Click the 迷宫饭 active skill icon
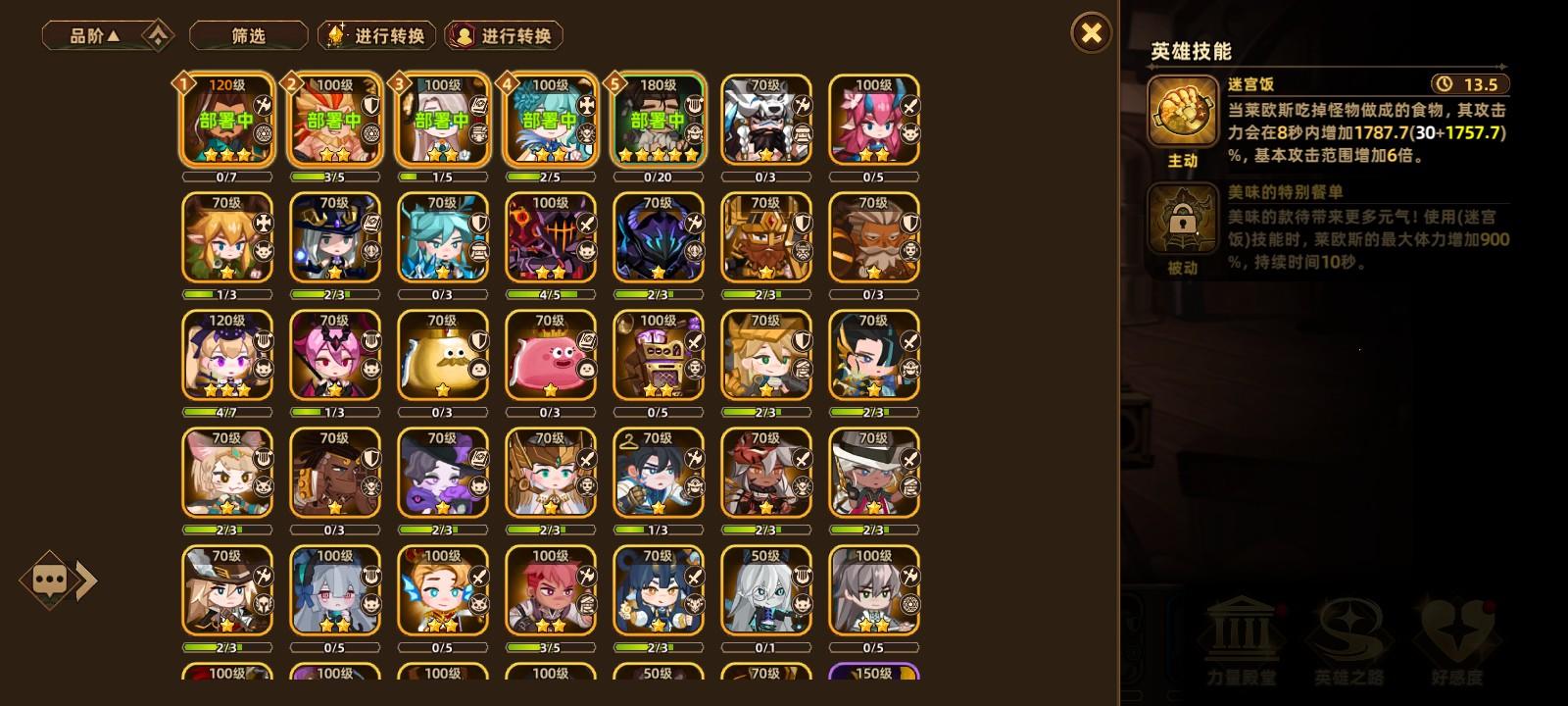The width and height of the screenshot is (1568, 706). [1183, 111]
